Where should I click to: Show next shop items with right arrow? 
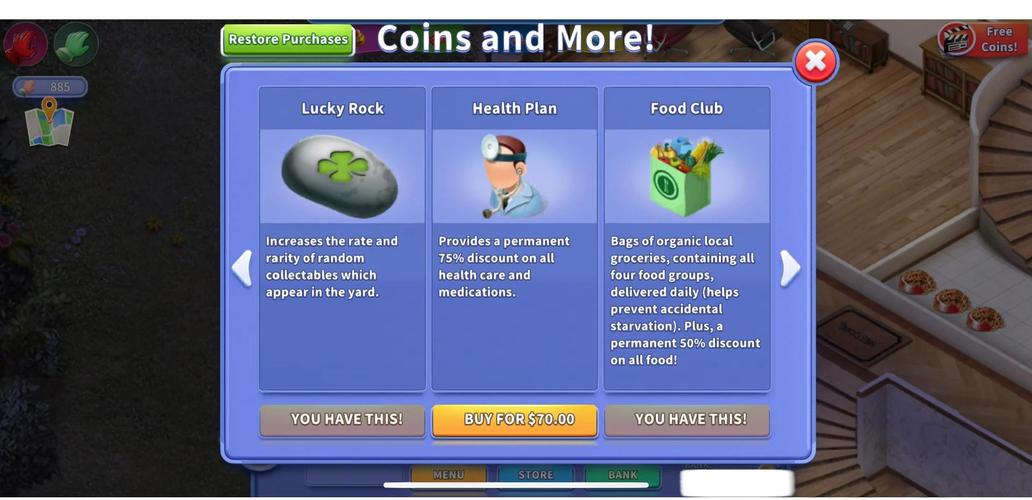point(790,268)
